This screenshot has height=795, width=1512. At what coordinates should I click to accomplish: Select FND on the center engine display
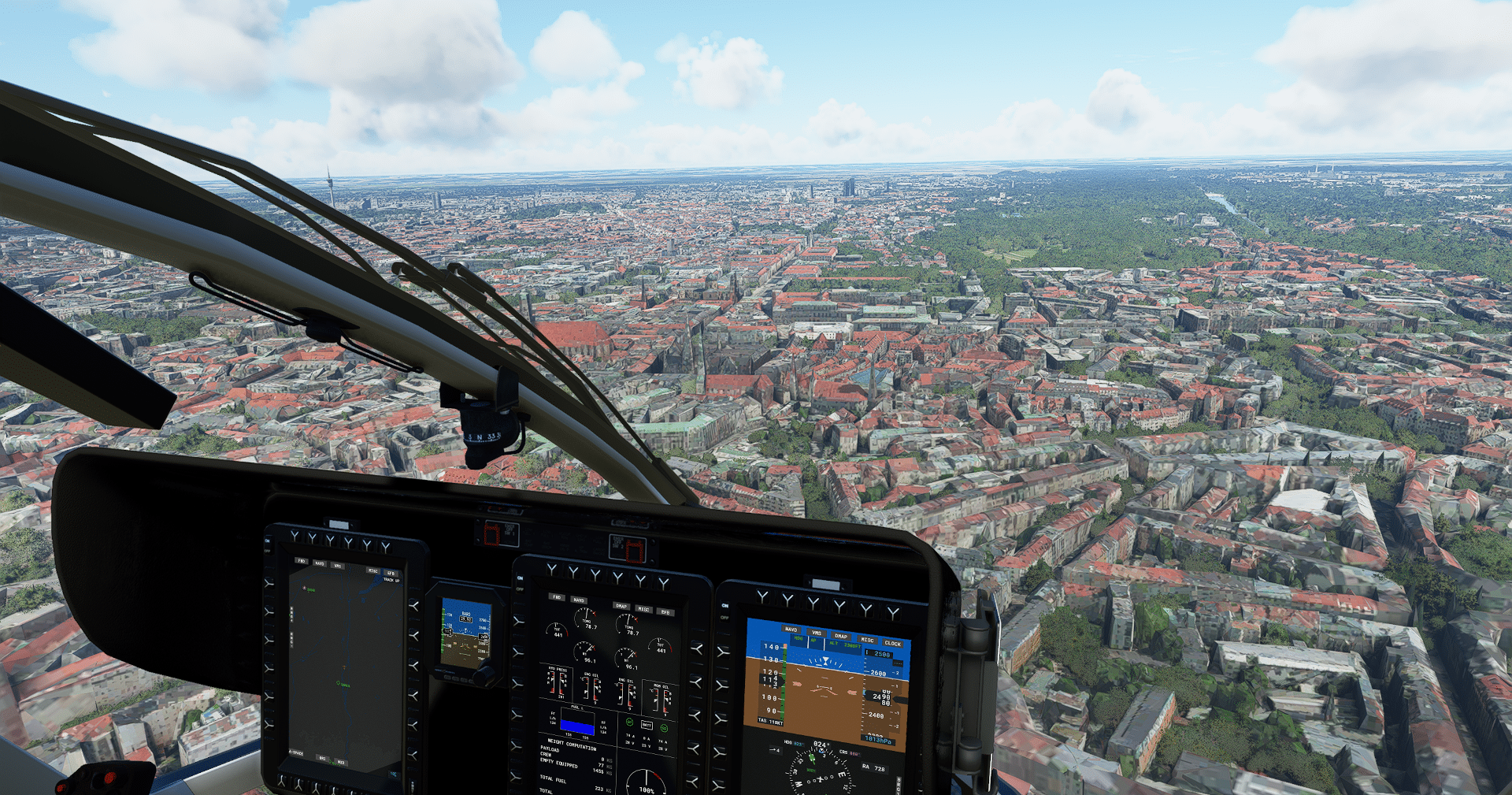click(x=557, y=597)
